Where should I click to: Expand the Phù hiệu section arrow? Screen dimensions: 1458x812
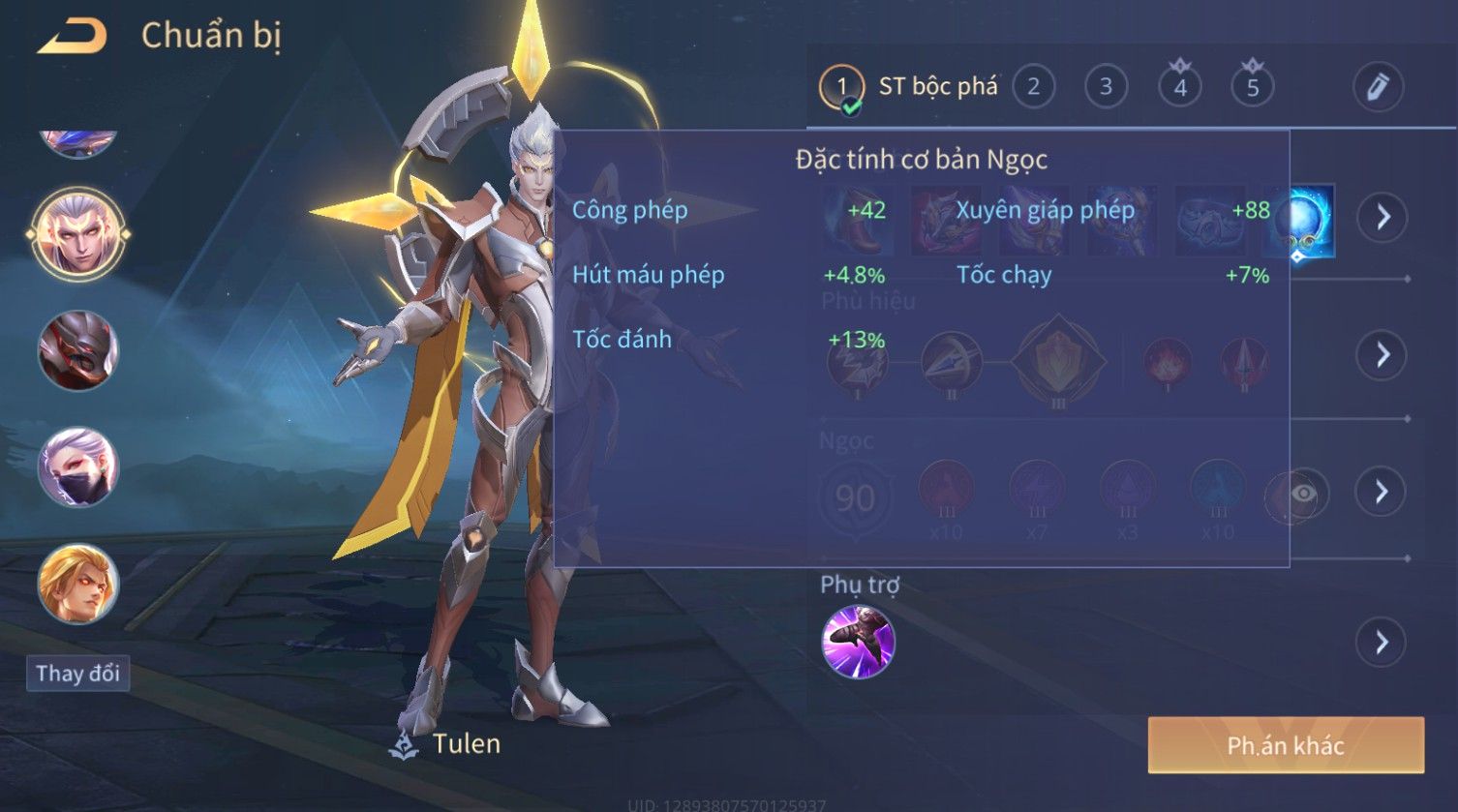[1382, 355]
